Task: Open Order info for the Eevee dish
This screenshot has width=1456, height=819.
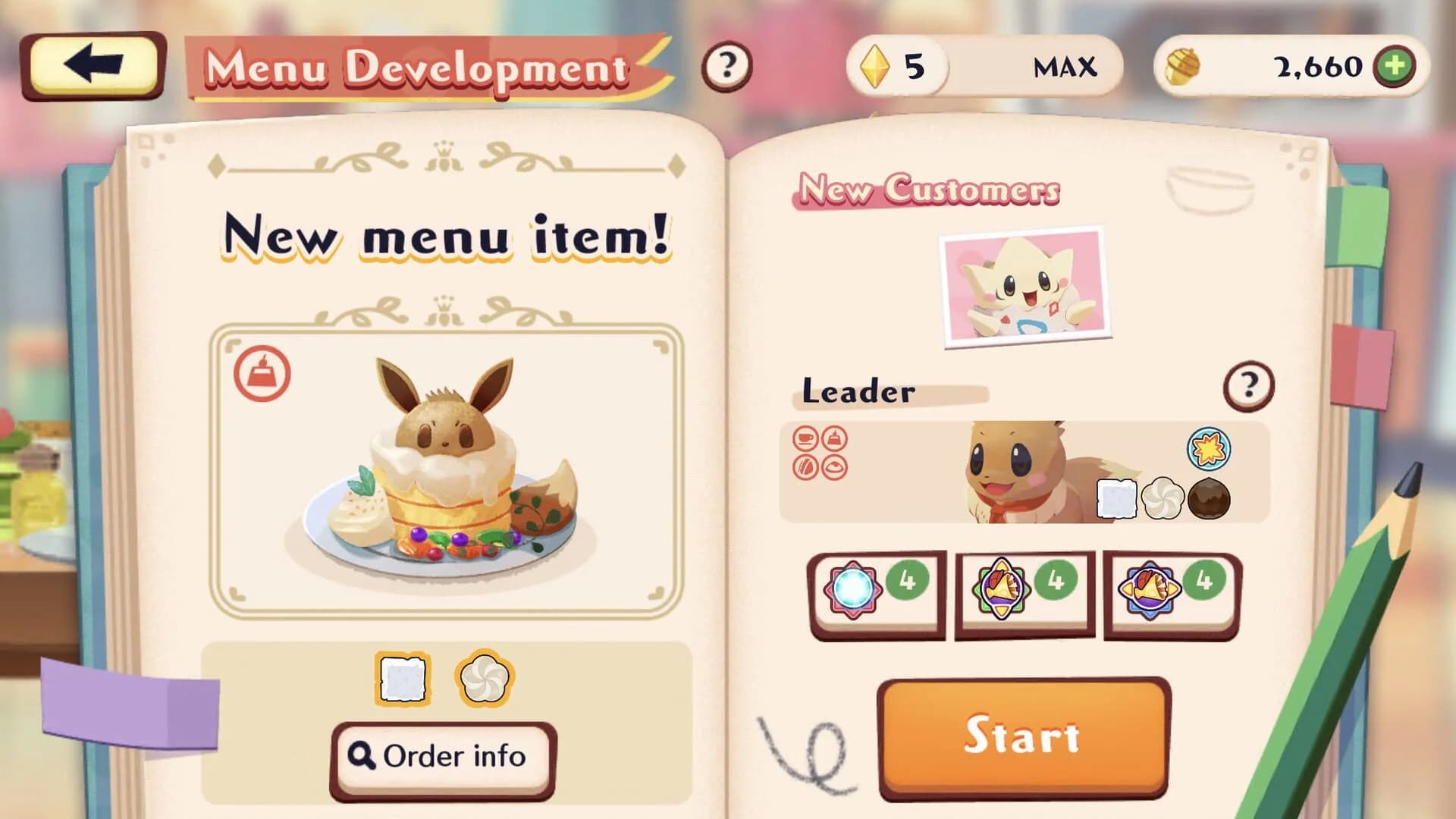Action: [x=442, y=755]
